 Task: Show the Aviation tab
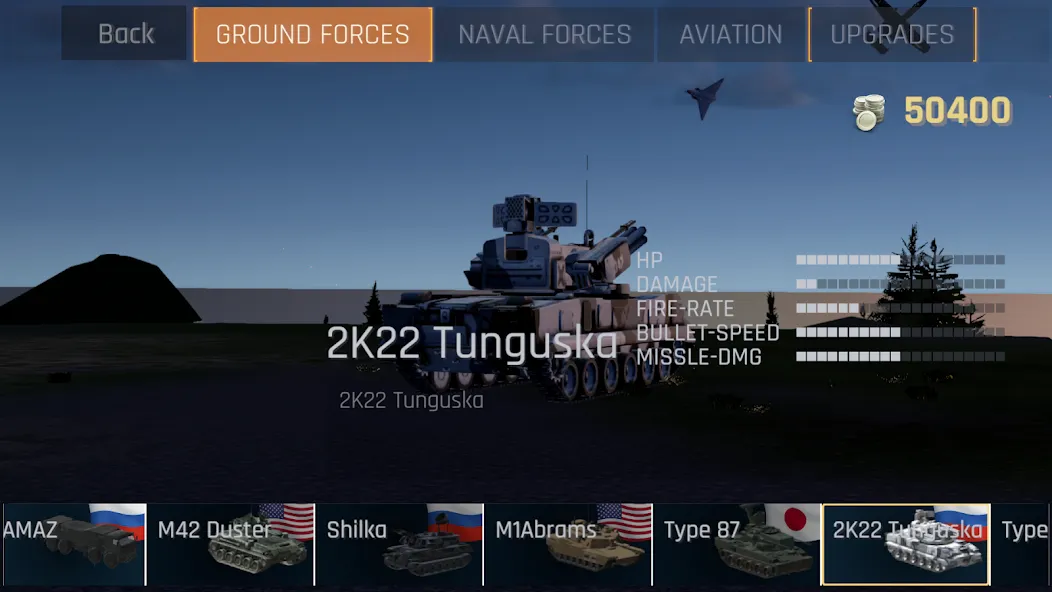(731, 34)
